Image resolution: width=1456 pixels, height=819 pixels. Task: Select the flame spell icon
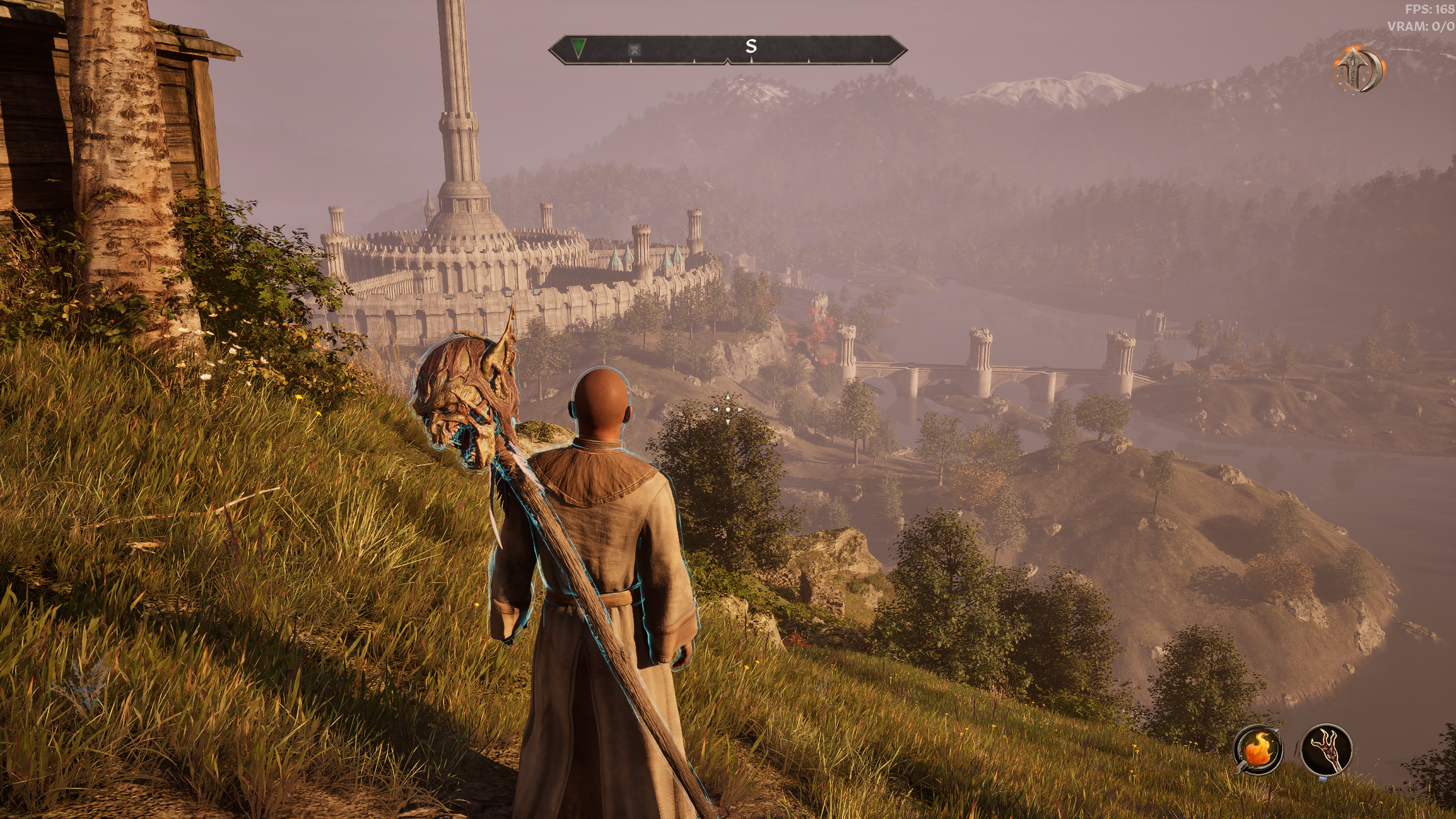[1258, 751]
